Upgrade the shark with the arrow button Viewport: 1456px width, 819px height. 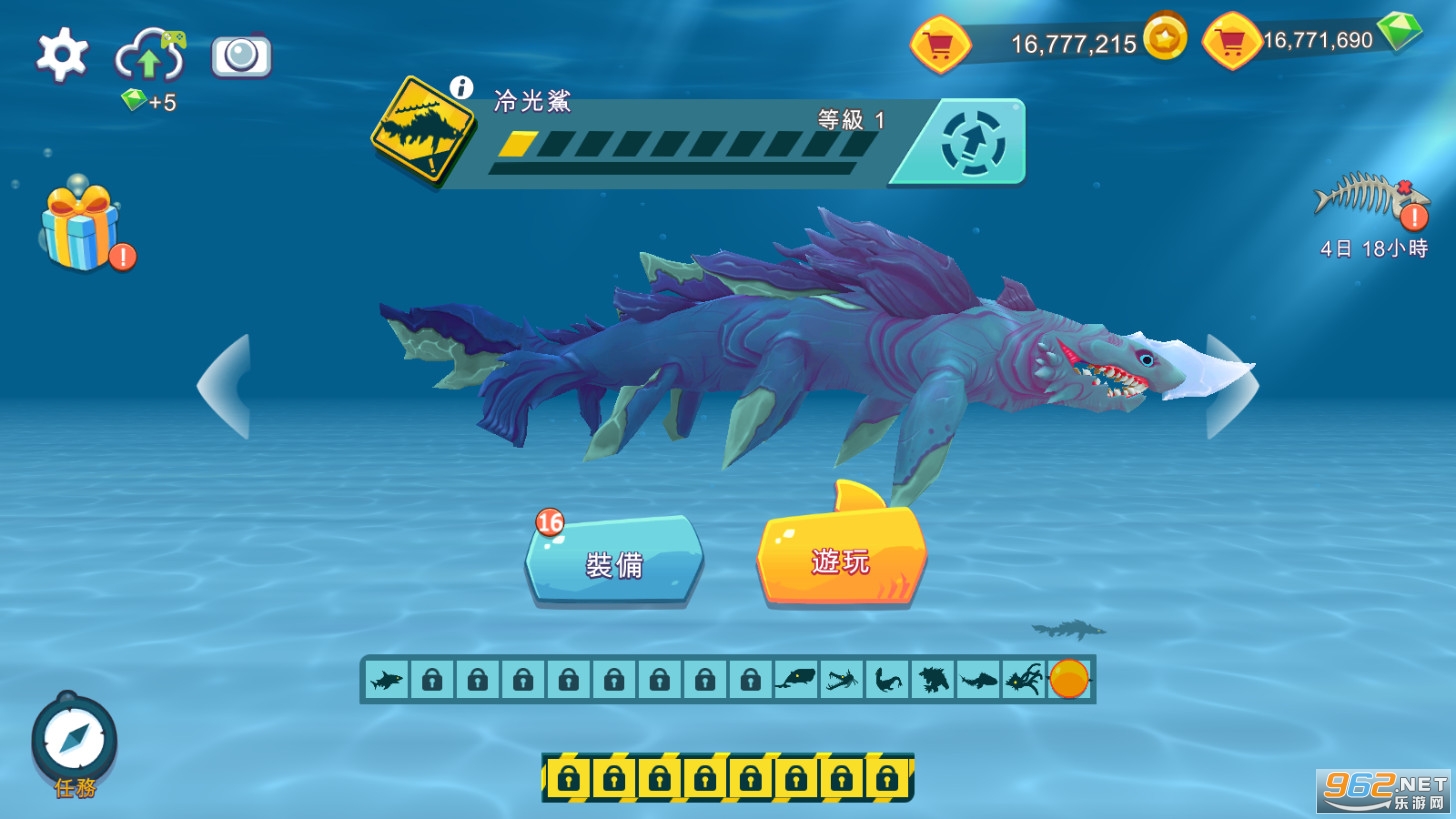[970, 143]
